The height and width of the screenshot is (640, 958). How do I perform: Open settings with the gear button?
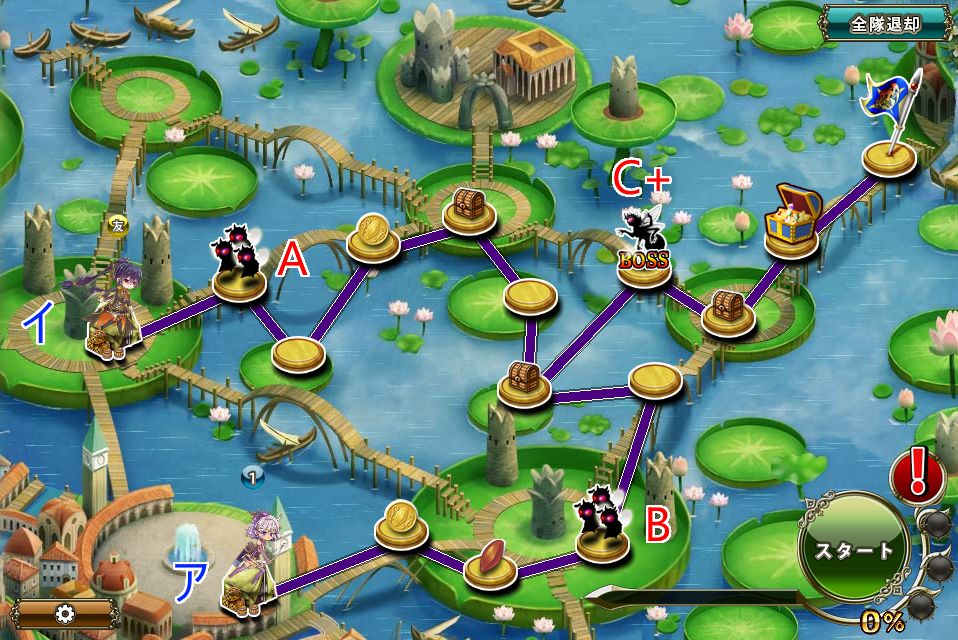pyautogui.click(x=65, y=613)
